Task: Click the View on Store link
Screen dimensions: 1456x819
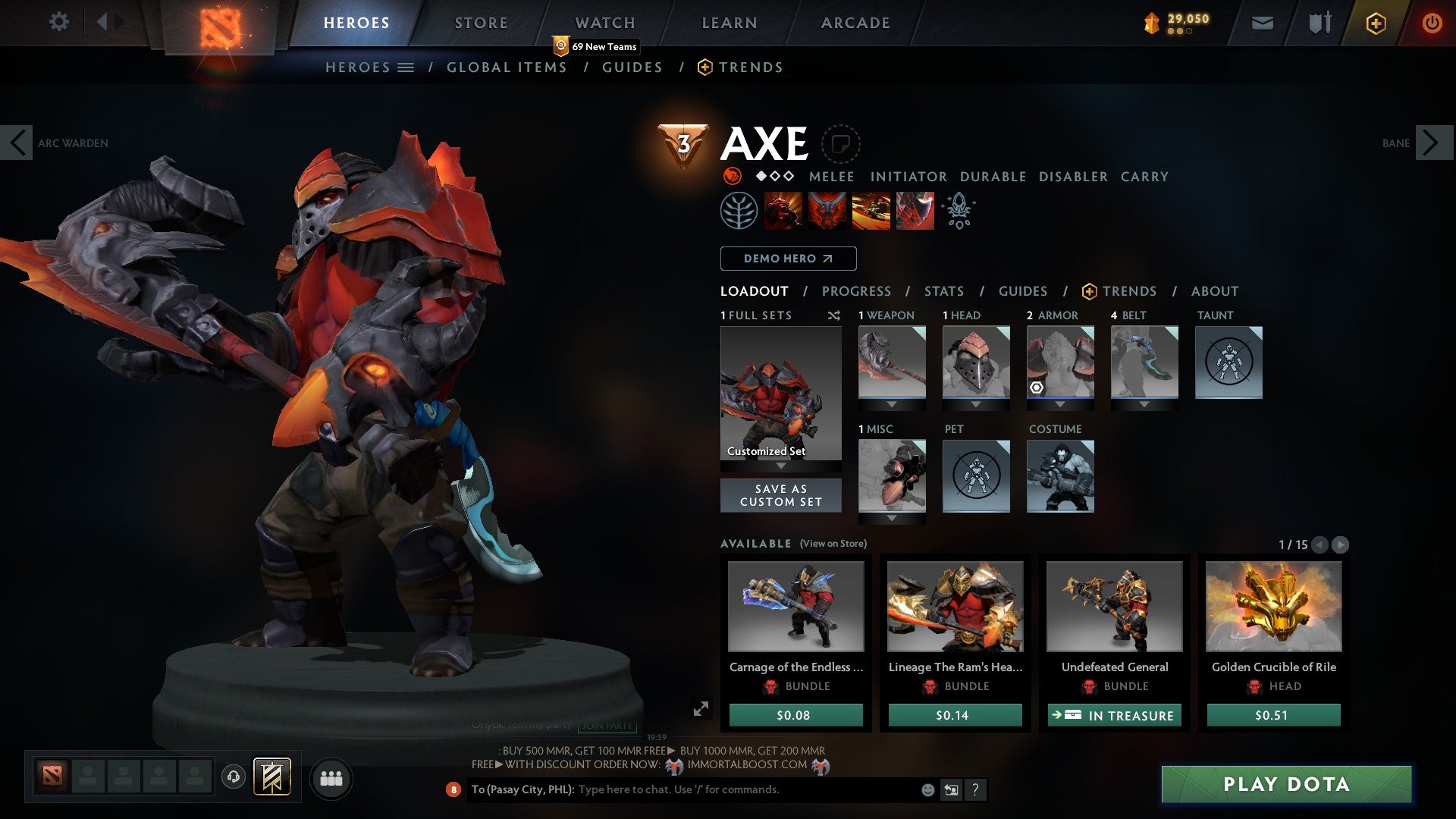Action: coord(835,544)
